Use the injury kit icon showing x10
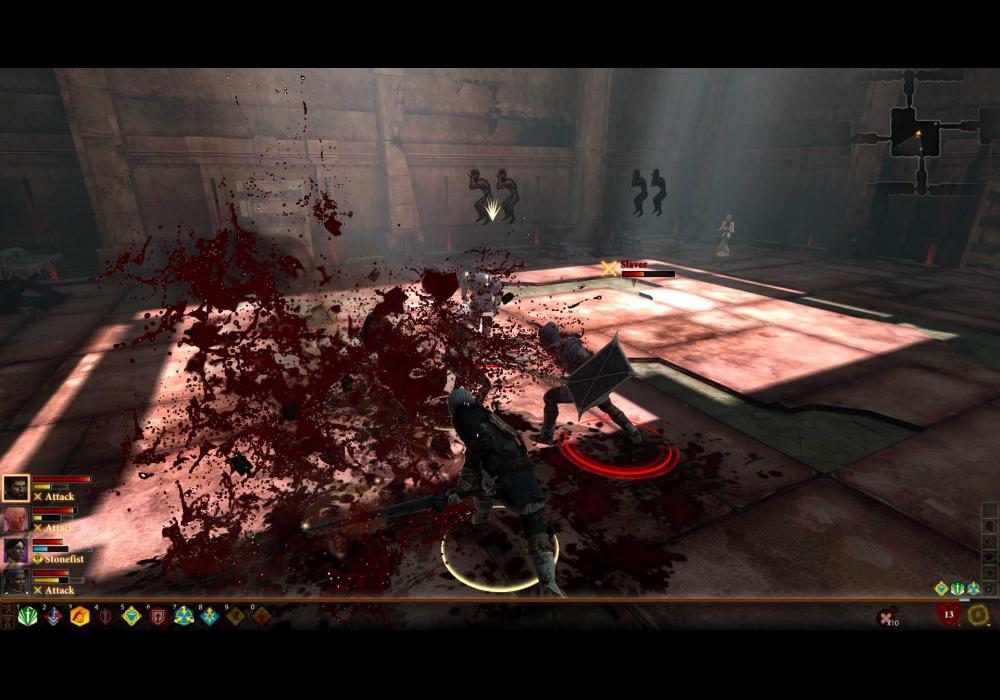The height and width of the screenshot is (700, 1000). point(886,617)
